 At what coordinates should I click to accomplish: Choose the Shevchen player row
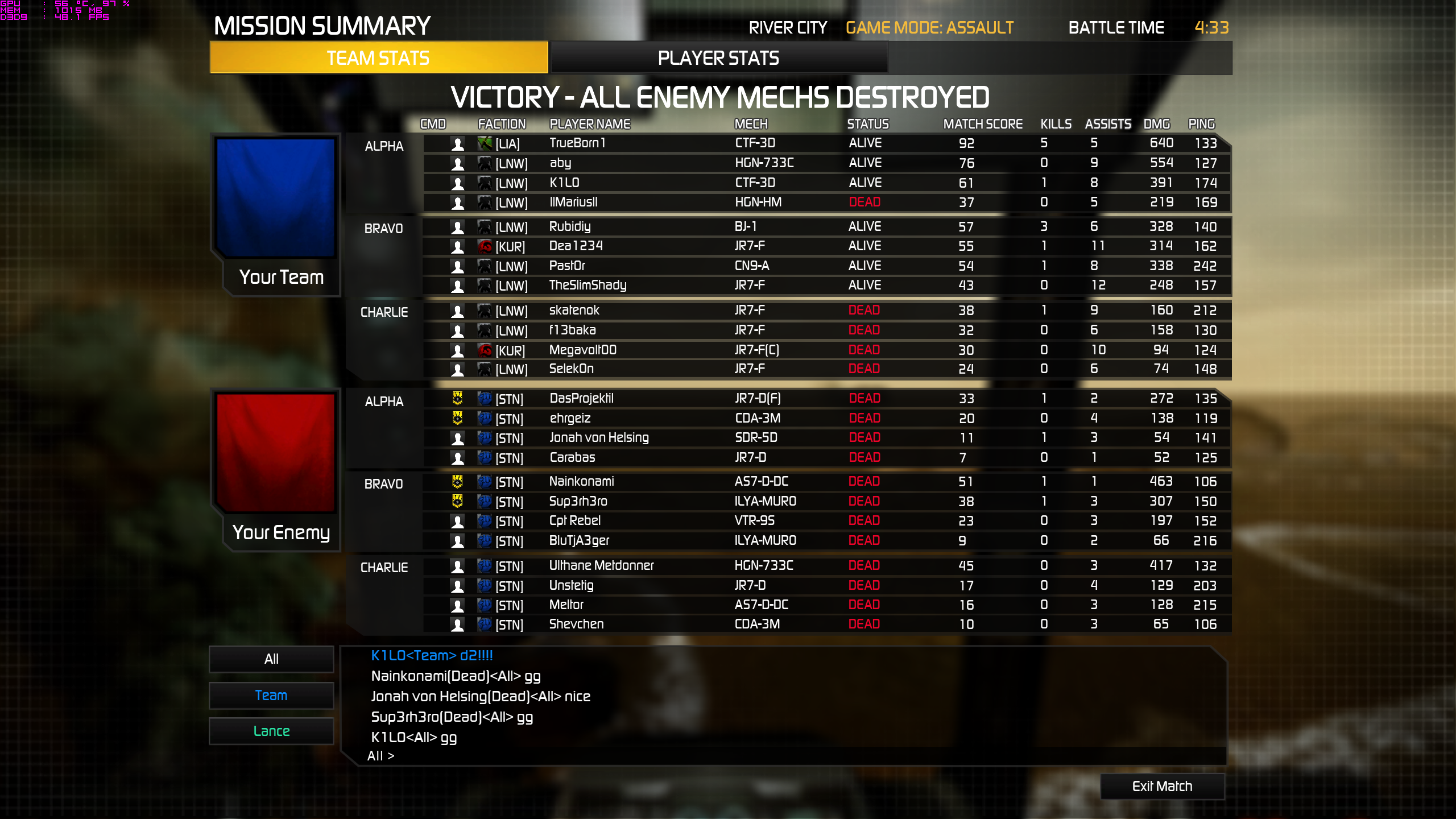coord(576,624)
